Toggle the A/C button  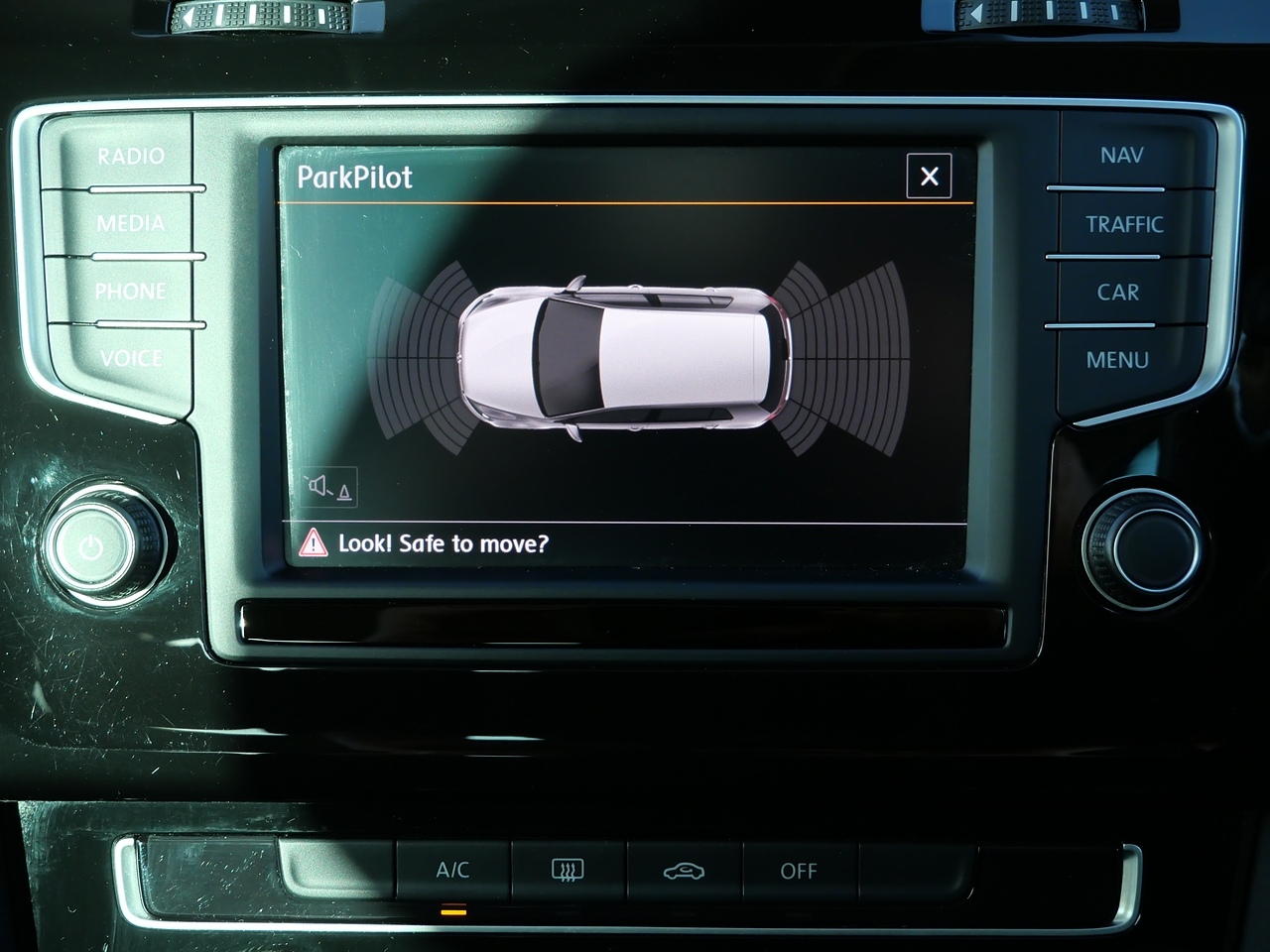(452, 870)
